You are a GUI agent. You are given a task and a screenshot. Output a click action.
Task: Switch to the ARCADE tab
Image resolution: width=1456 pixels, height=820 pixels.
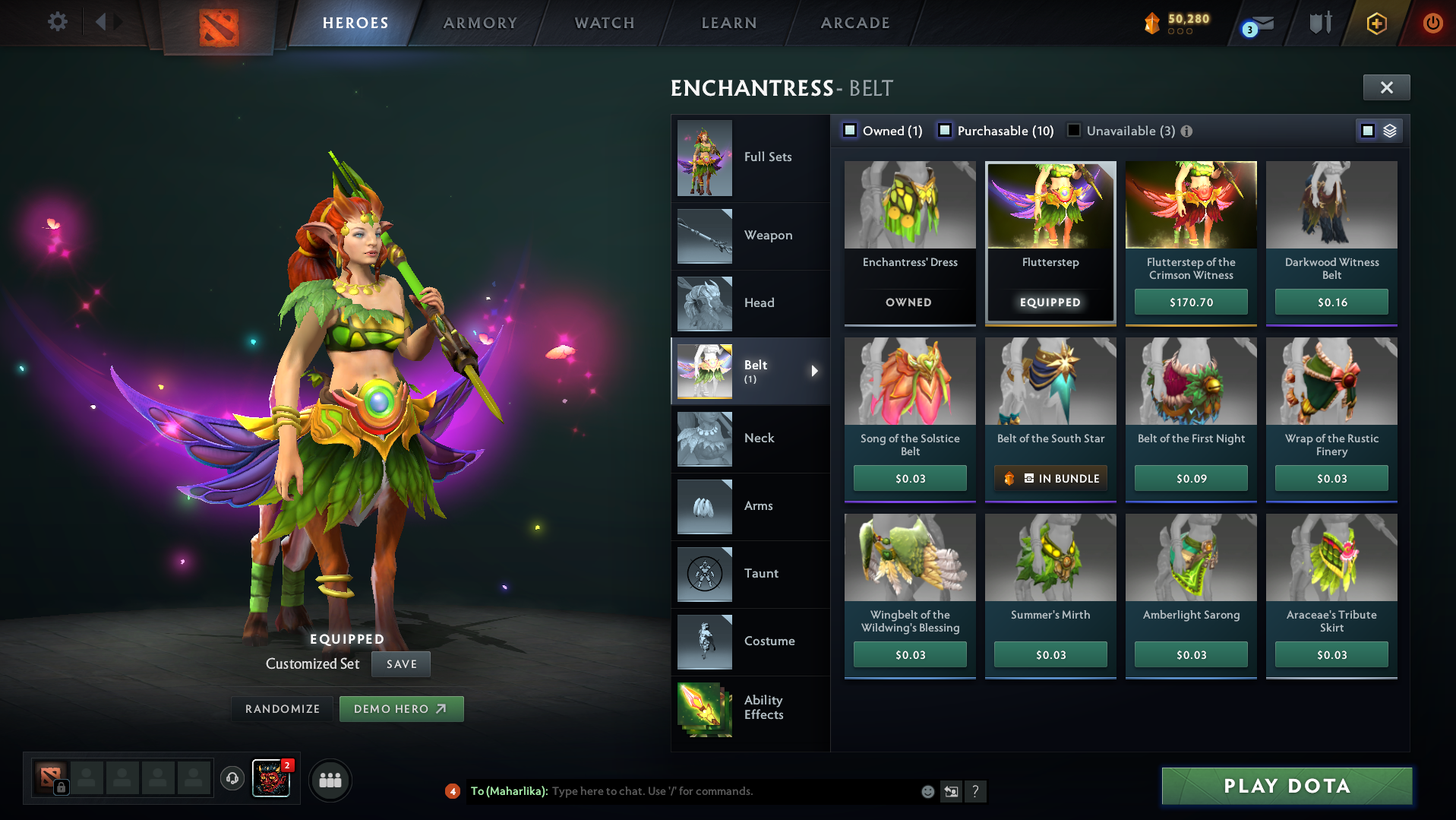pyautogui.click(x=854, y=23)
